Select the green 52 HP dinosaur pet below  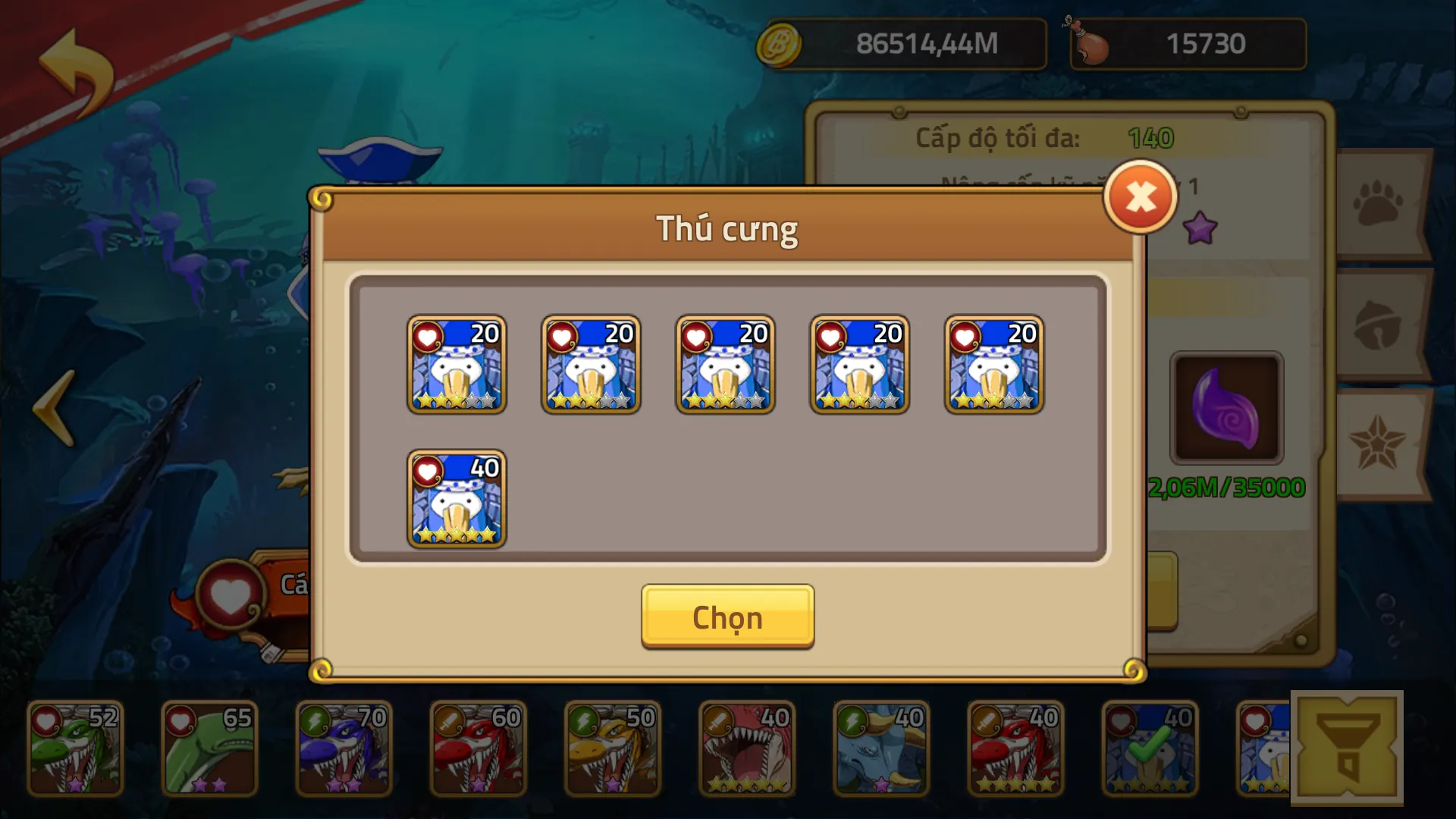[74, 747]
